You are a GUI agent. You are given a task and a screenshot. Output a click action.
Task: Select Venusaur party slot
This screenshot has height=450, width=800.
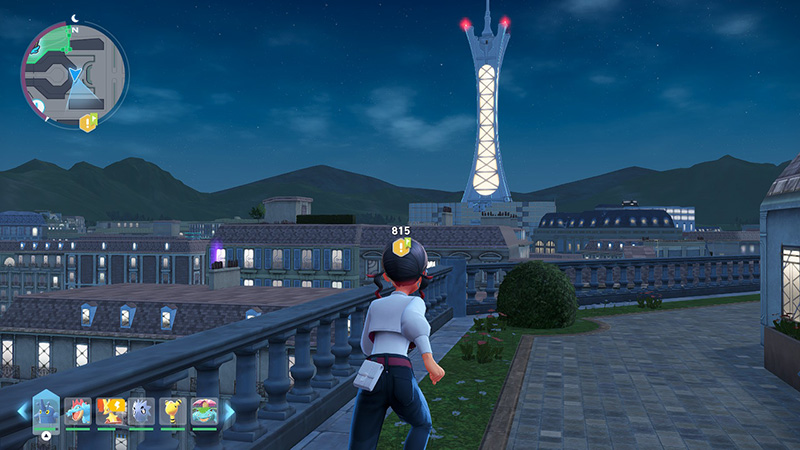(x=204, y=410)
